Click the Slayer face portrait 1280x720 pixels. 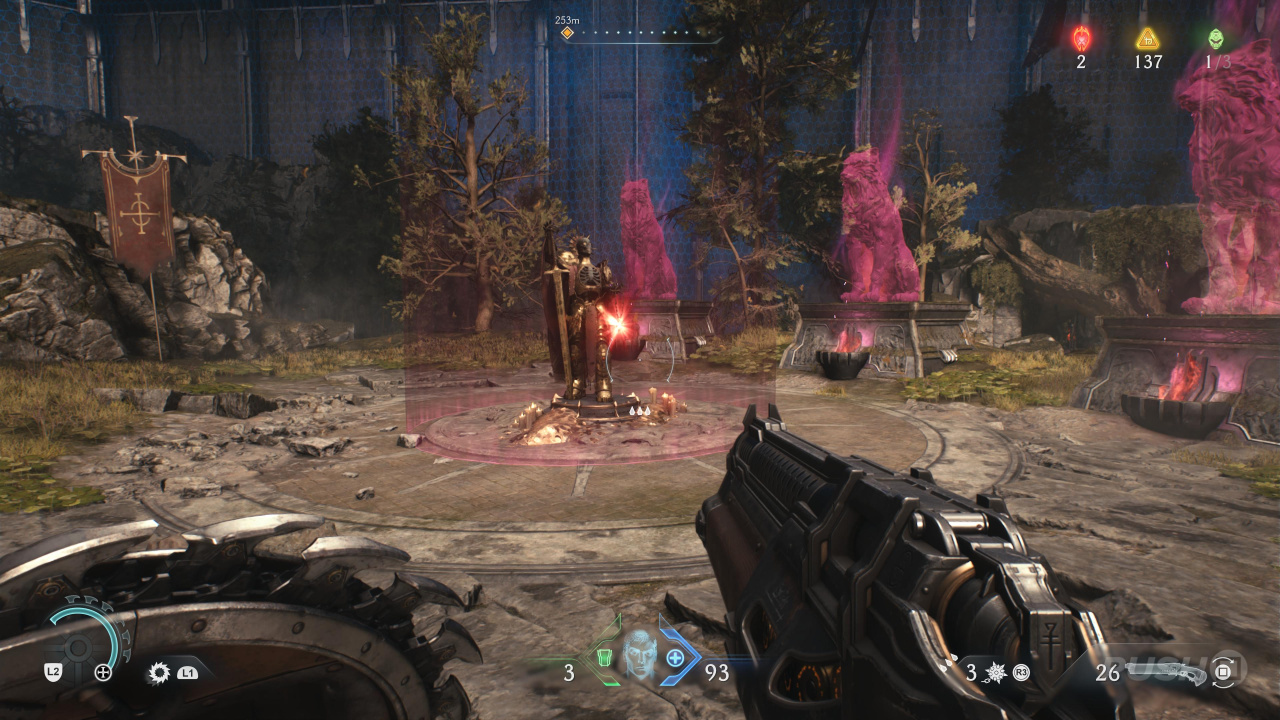638,656
